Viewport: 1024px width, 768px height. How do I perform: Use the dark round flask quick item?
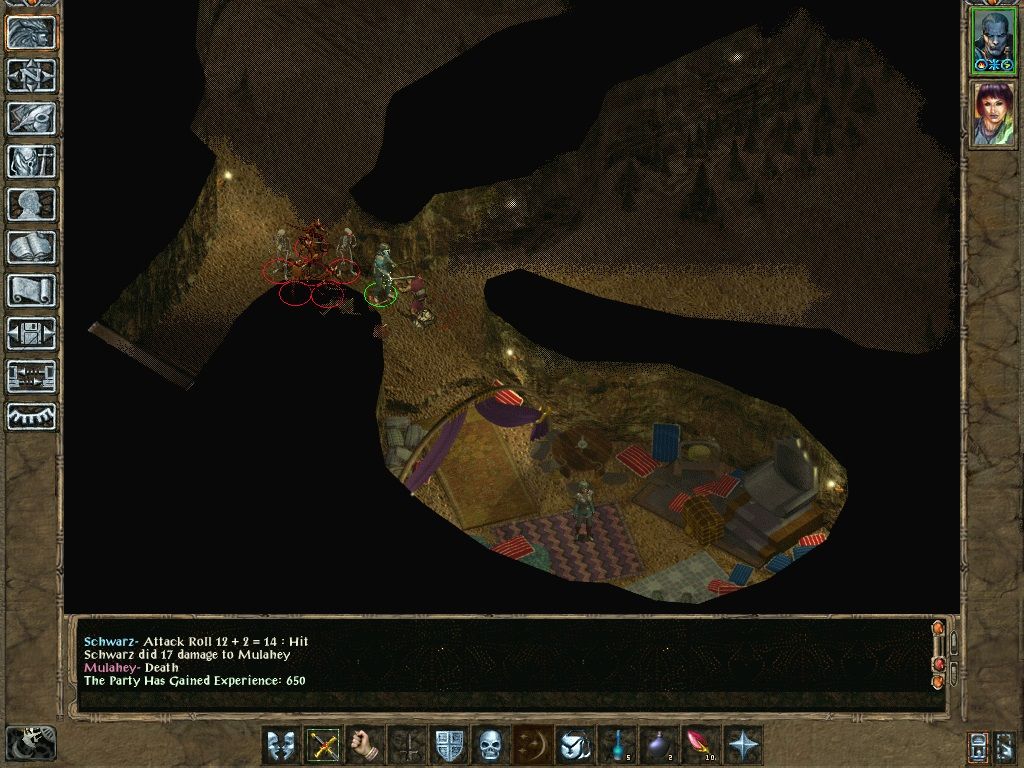[659, 745]
